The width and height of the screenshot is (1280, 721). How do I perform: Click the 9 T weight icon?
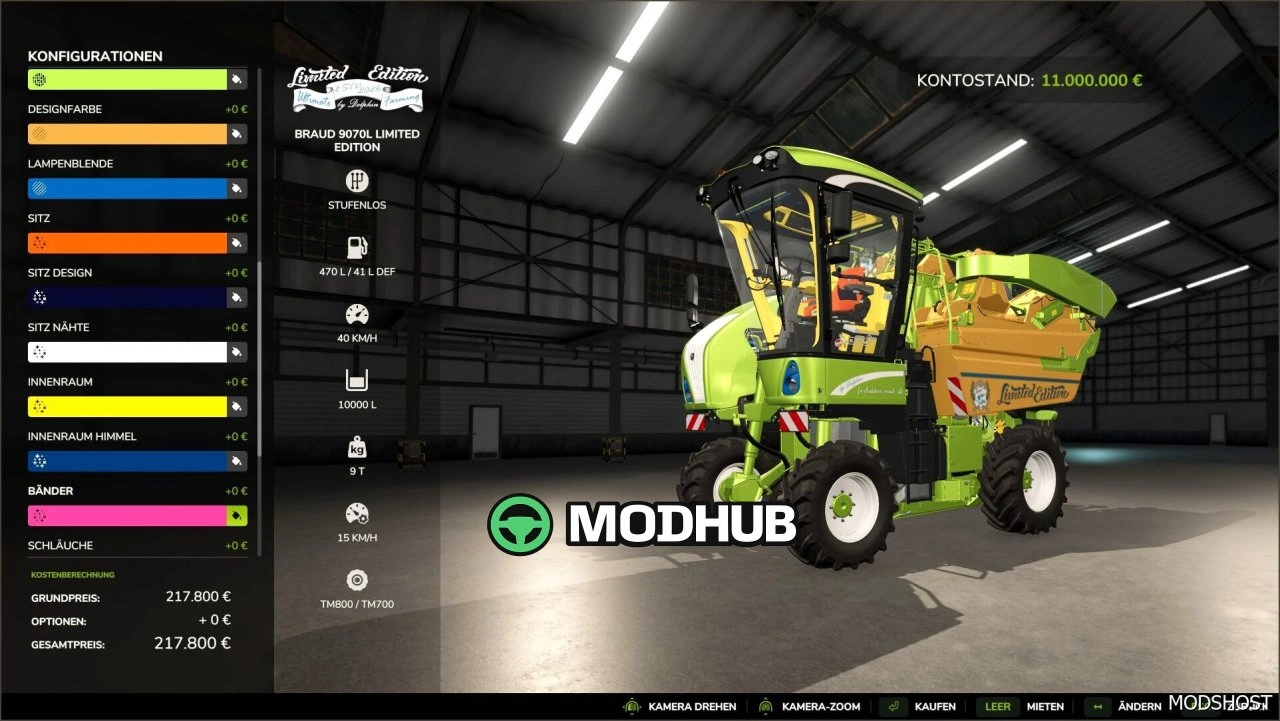tap(356, 445)
